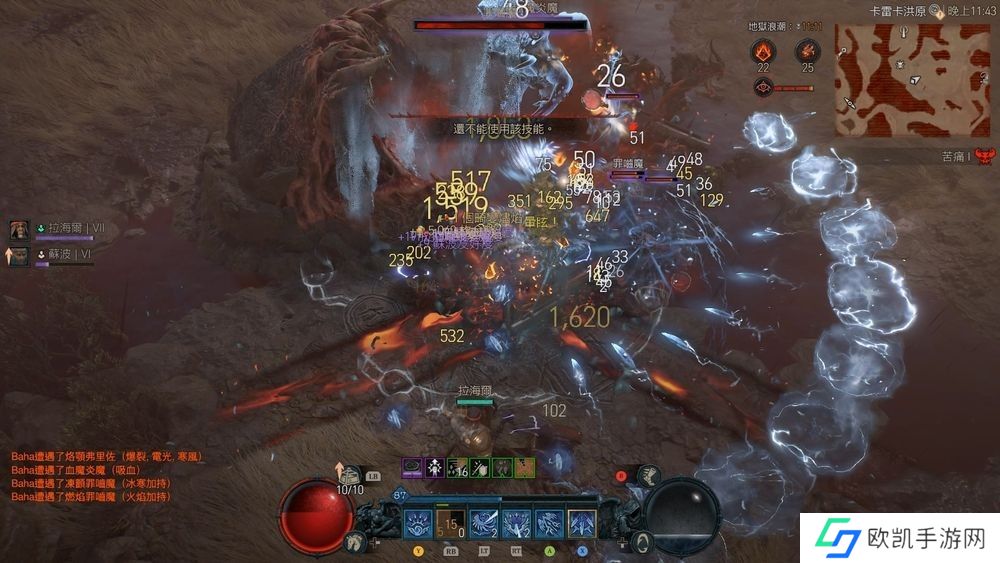The image size is (1000, 563).
Task: Use the second skill slot showing cooldown 15
Action: coord(450,523)
